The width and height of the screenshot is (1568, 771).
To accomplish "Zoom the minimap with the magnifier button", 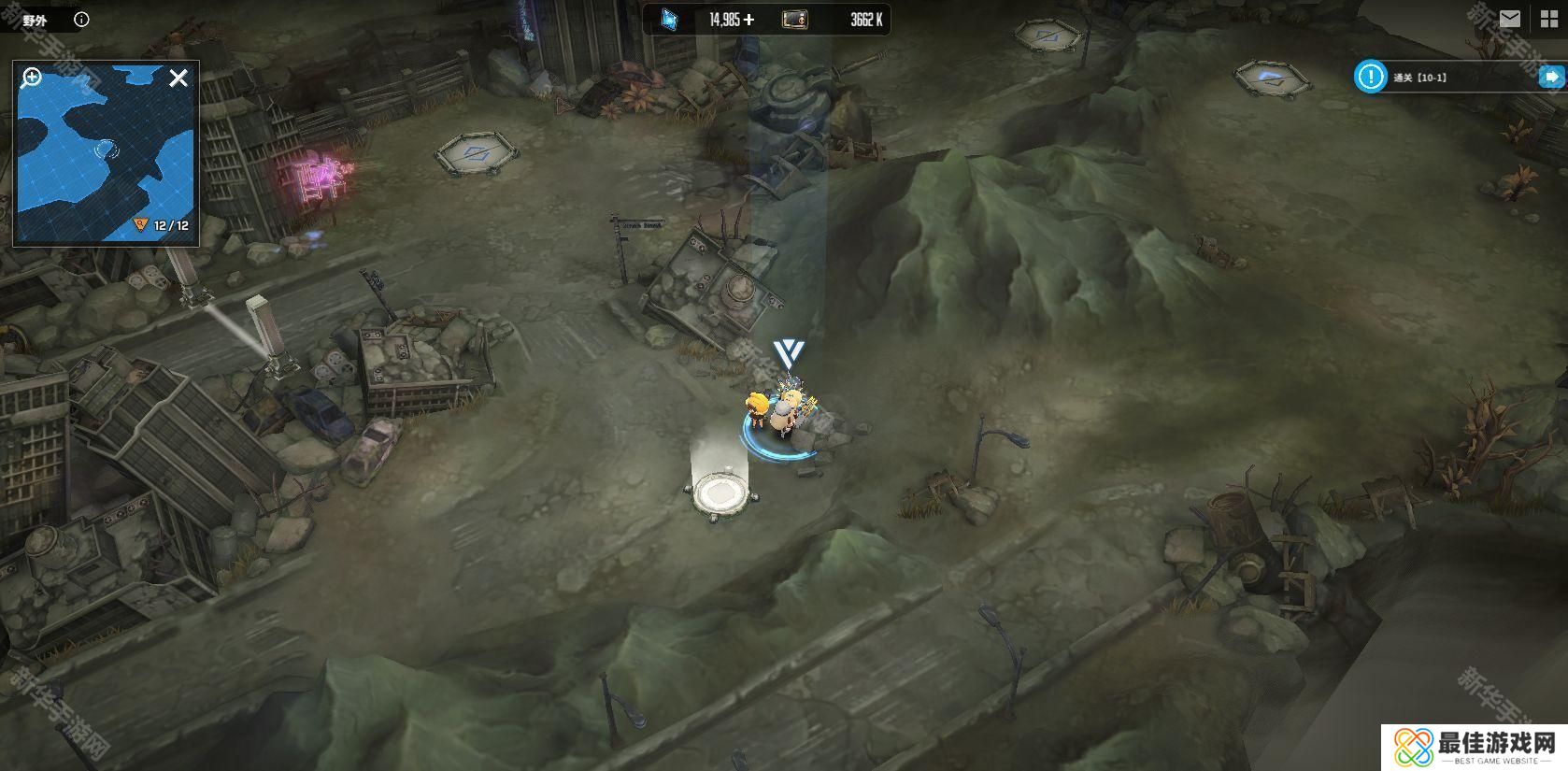I will [x=32, y=78].
